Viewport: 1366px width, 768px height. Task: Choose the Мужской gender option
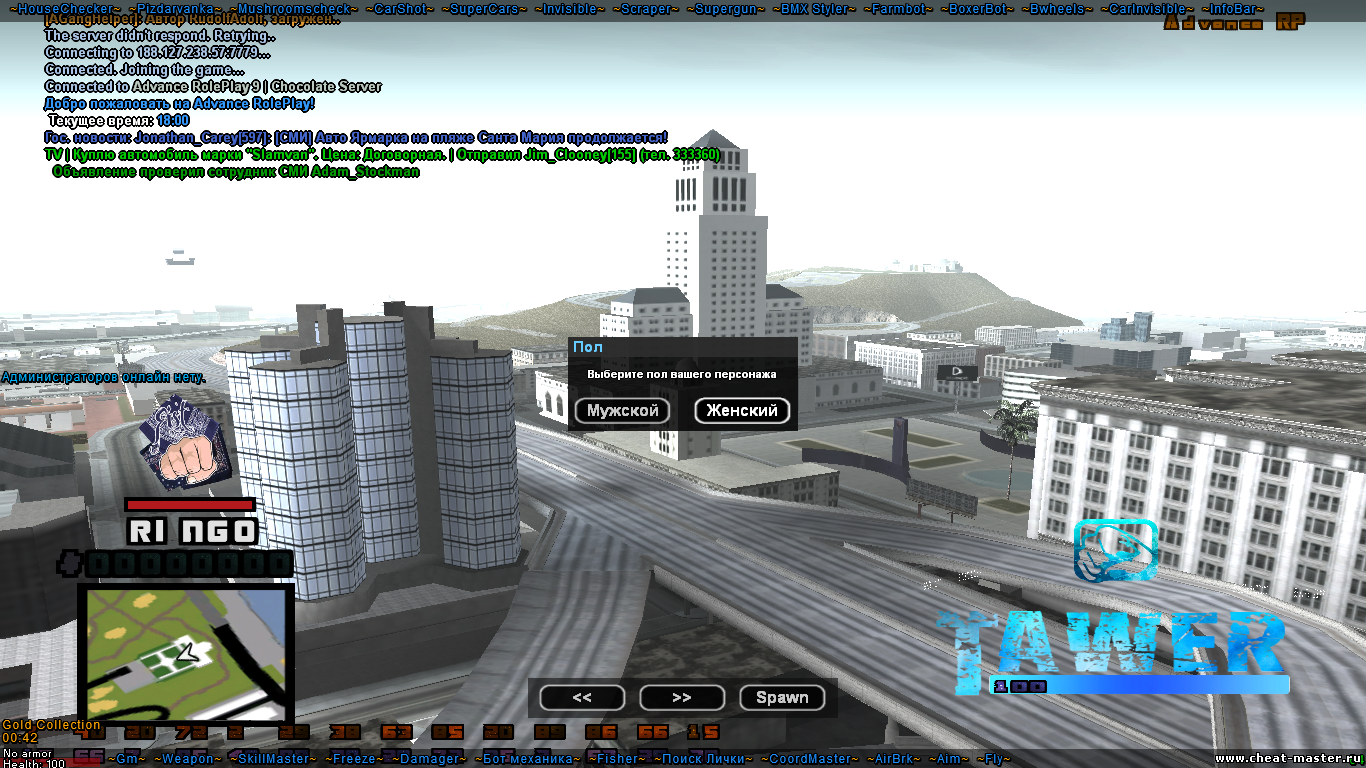[x=622, y=411]
